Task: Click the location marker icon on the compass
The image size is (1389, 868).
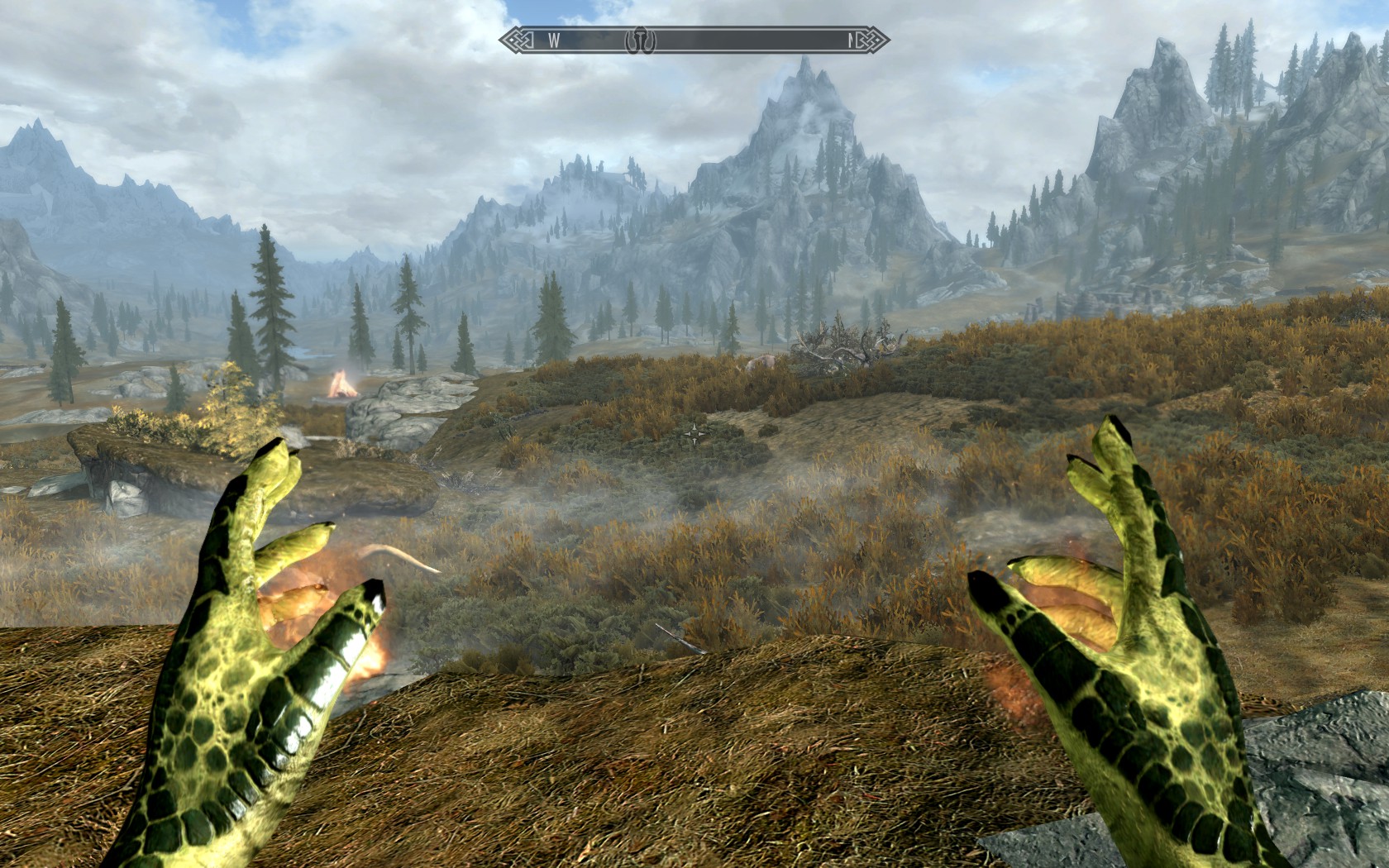Action: 639,39
